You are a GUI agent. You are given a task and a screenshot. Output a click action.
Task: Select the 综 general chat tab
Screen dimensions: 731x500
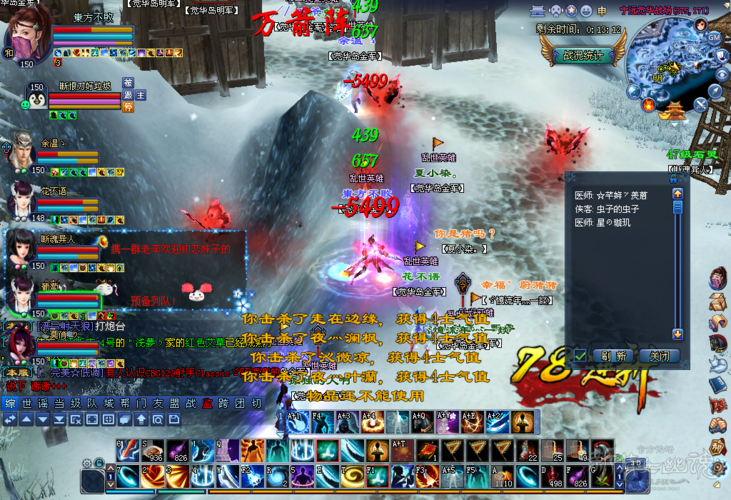pos(10,403)
